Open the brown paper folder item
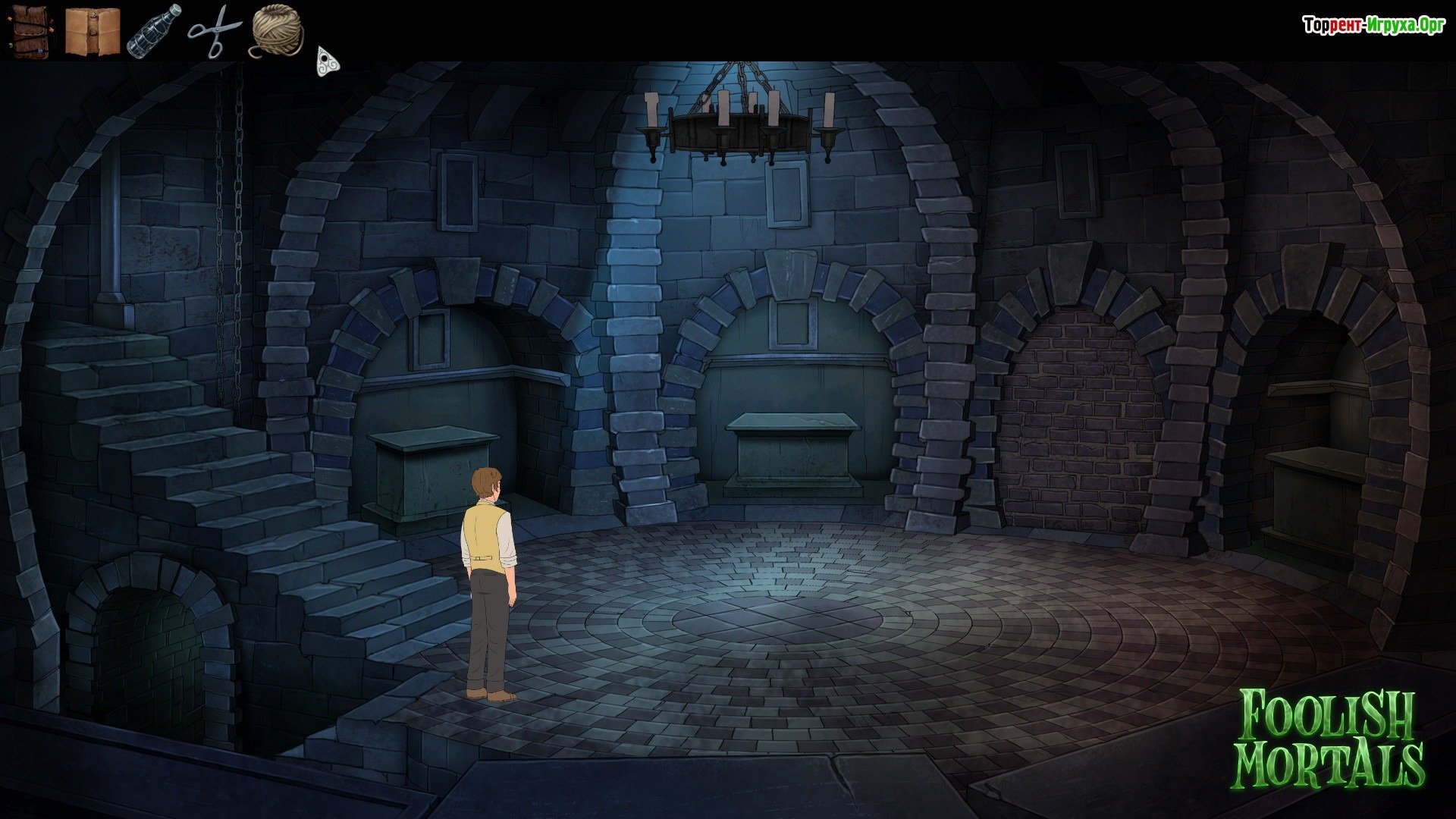This screenshot has width=1456, height=819. (92, 31)
